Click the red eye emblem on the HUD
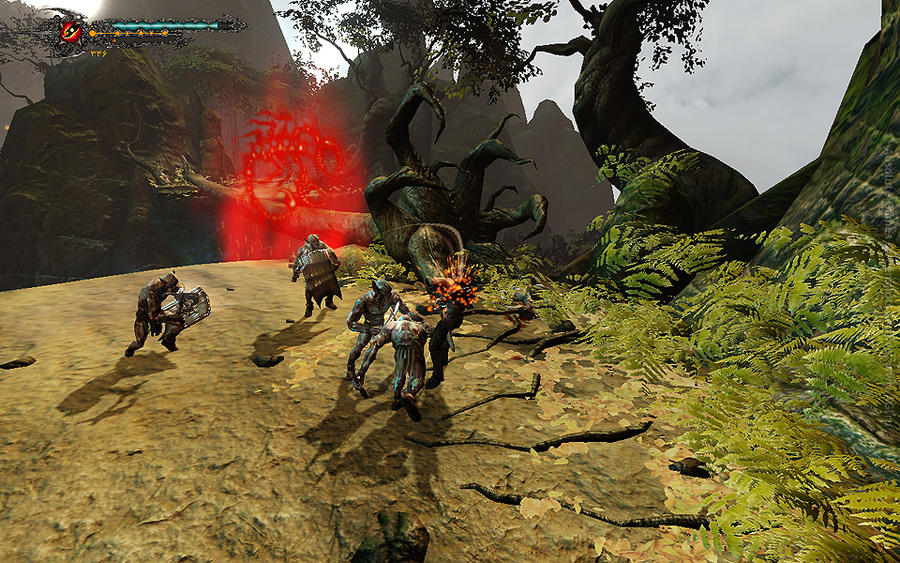Viewport: 900px width, 563px height. pyautogui.click(x=71, y=30)
